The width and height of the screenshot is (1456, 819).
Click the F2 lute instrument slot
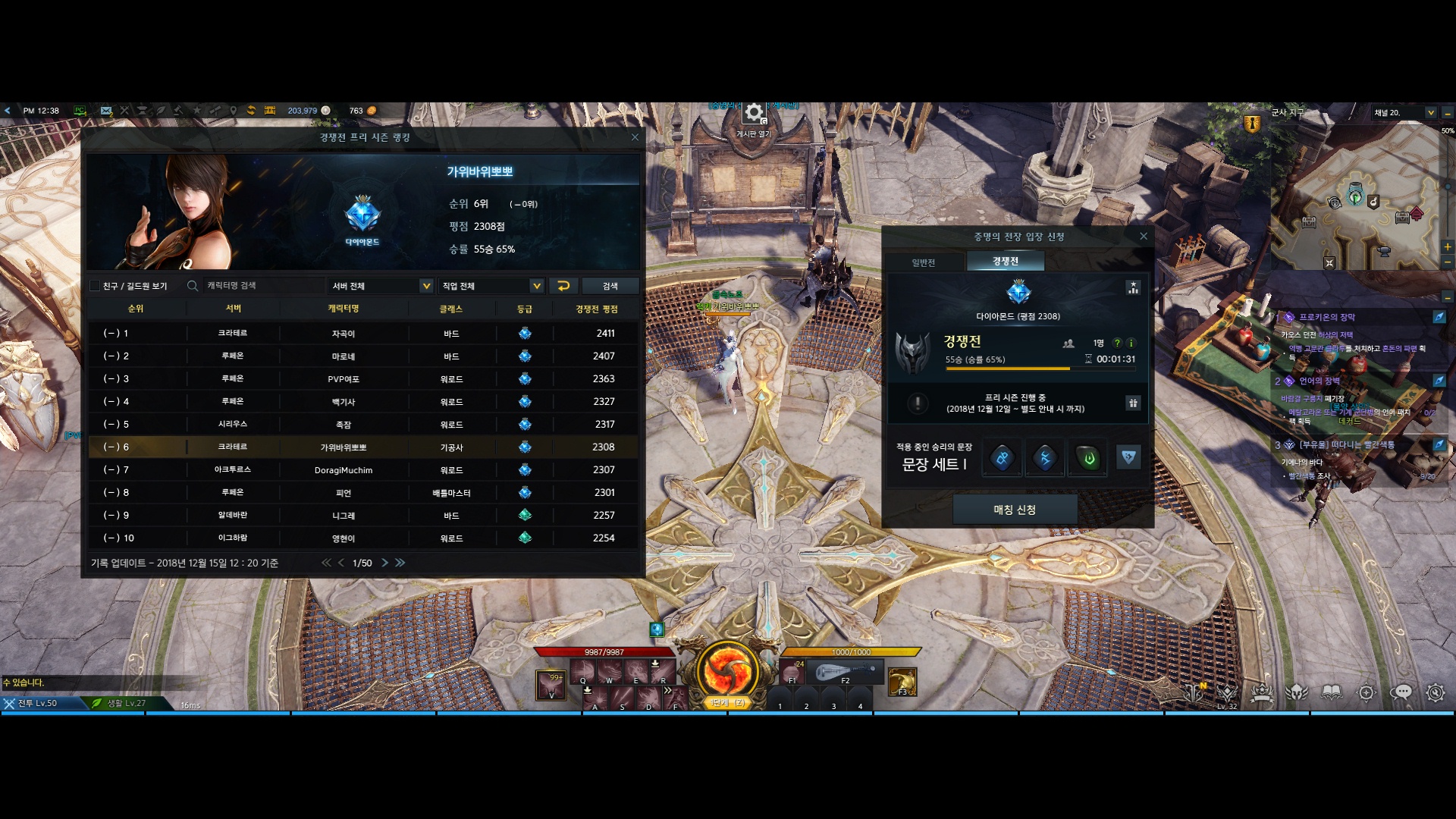coord(845,672)
